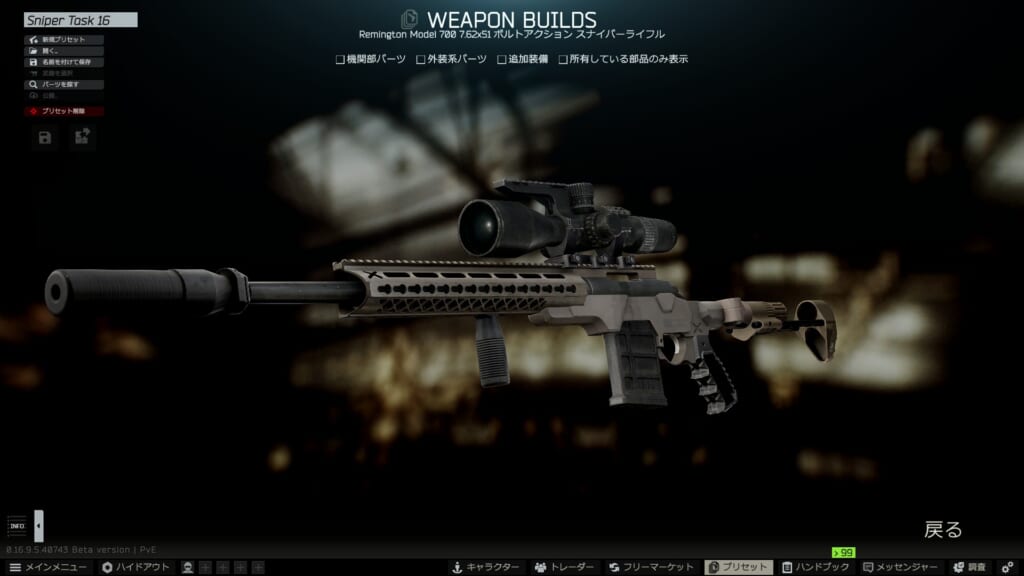Choose Save As (名前を付けて保存)

[64, 62]
